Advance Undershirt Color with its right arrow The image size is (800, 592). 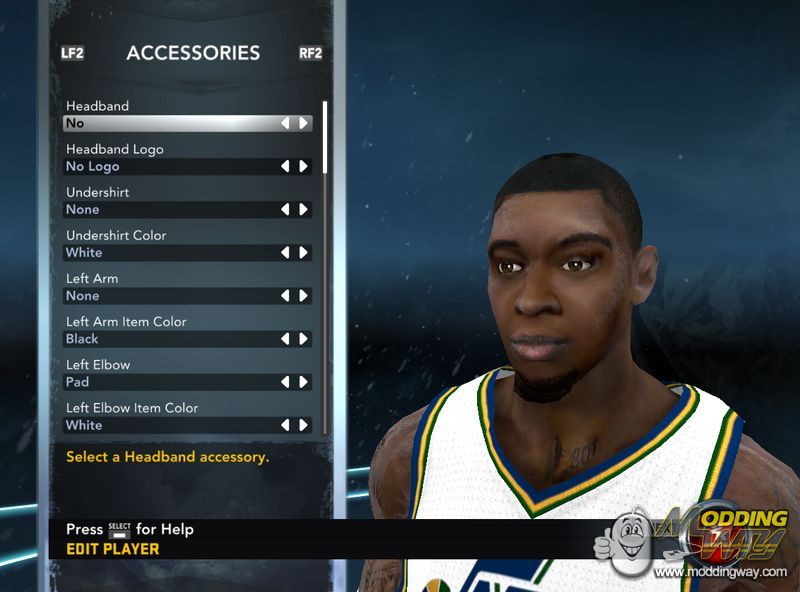pos(303,253)
